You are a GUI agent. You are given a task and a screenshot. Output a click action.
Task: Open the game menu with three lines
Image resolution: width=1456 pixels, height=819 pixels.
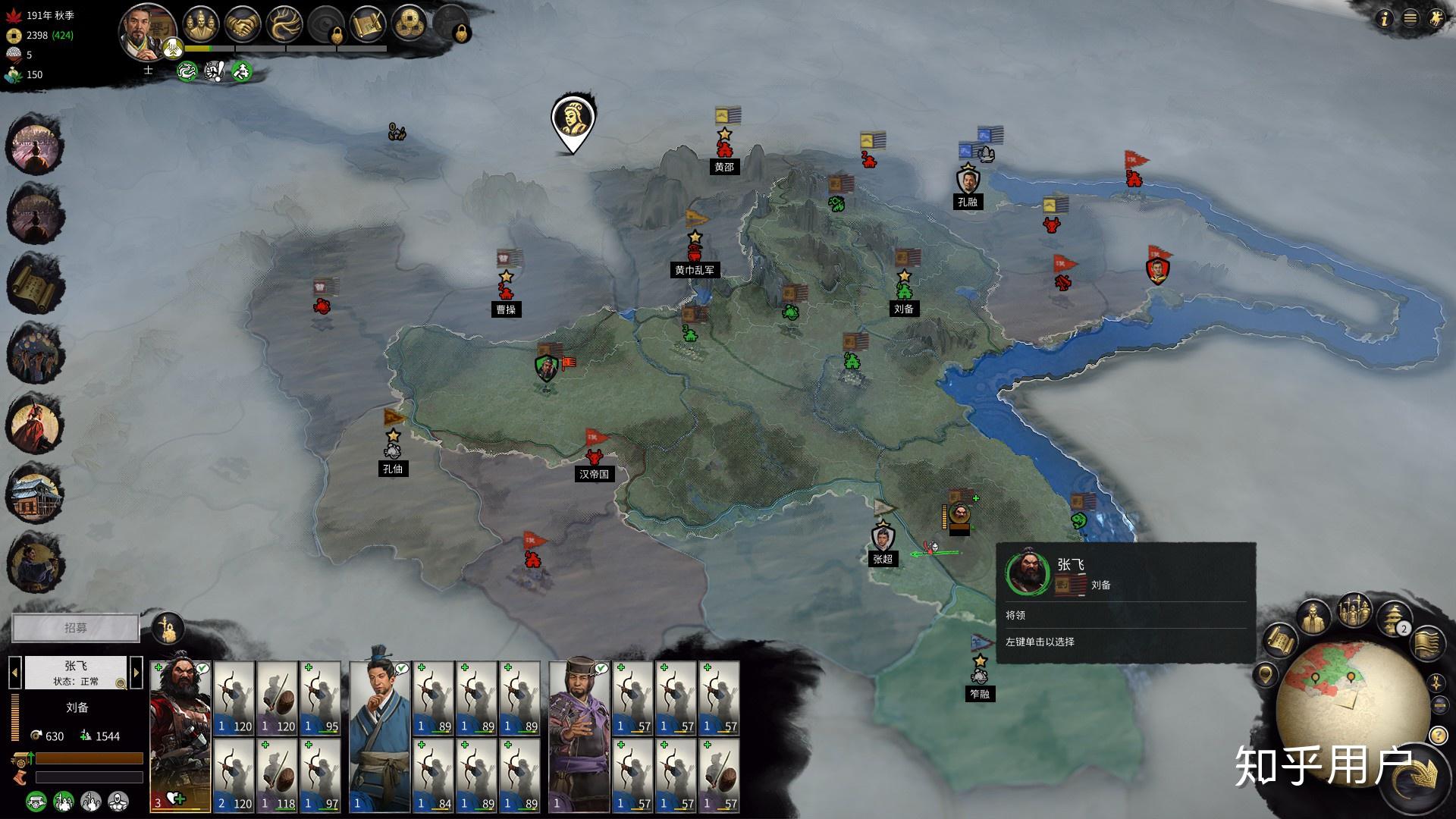[1410, 20]
